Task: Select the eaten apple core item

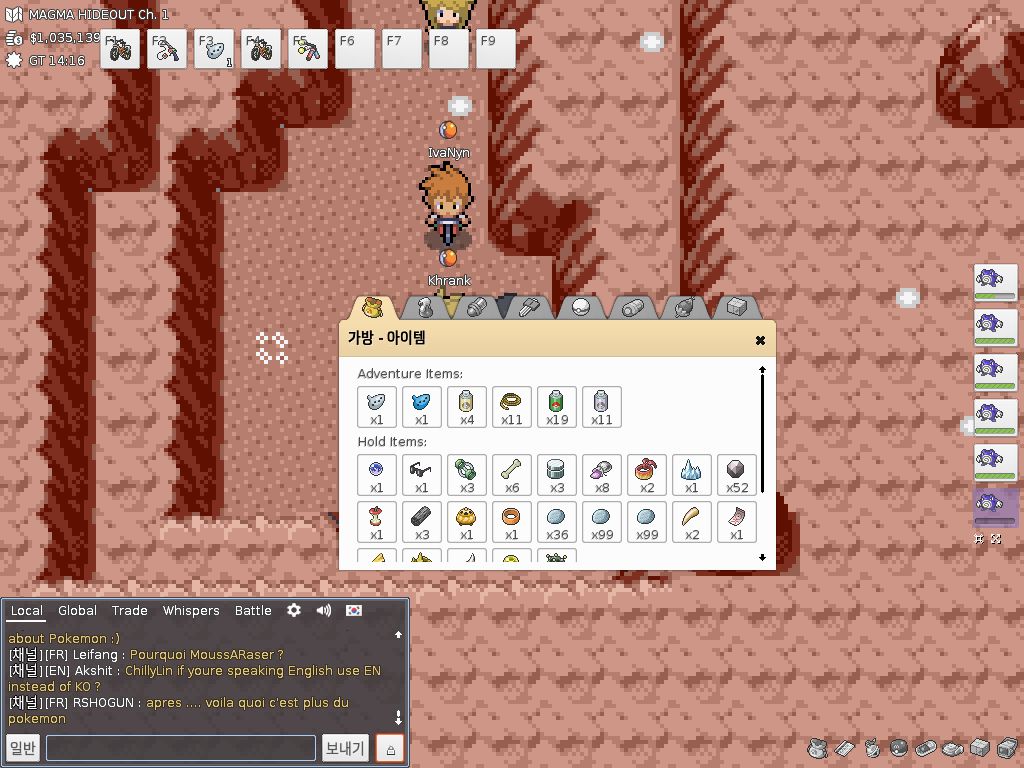Action: tap(376, 521)
